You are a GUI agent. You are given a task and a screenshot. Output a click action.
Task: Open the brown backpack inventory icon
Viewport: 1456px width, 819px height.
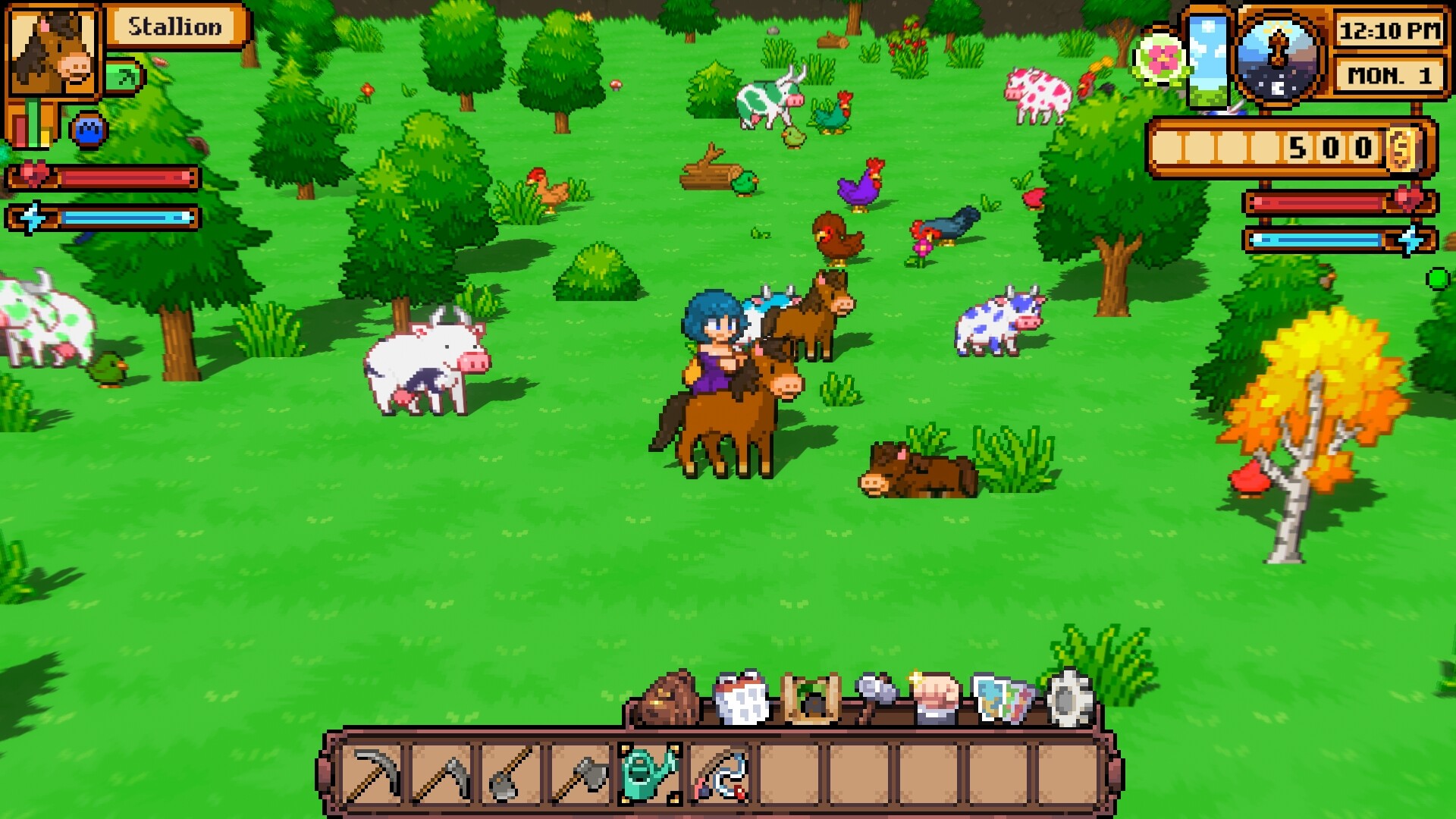point(667,701)
